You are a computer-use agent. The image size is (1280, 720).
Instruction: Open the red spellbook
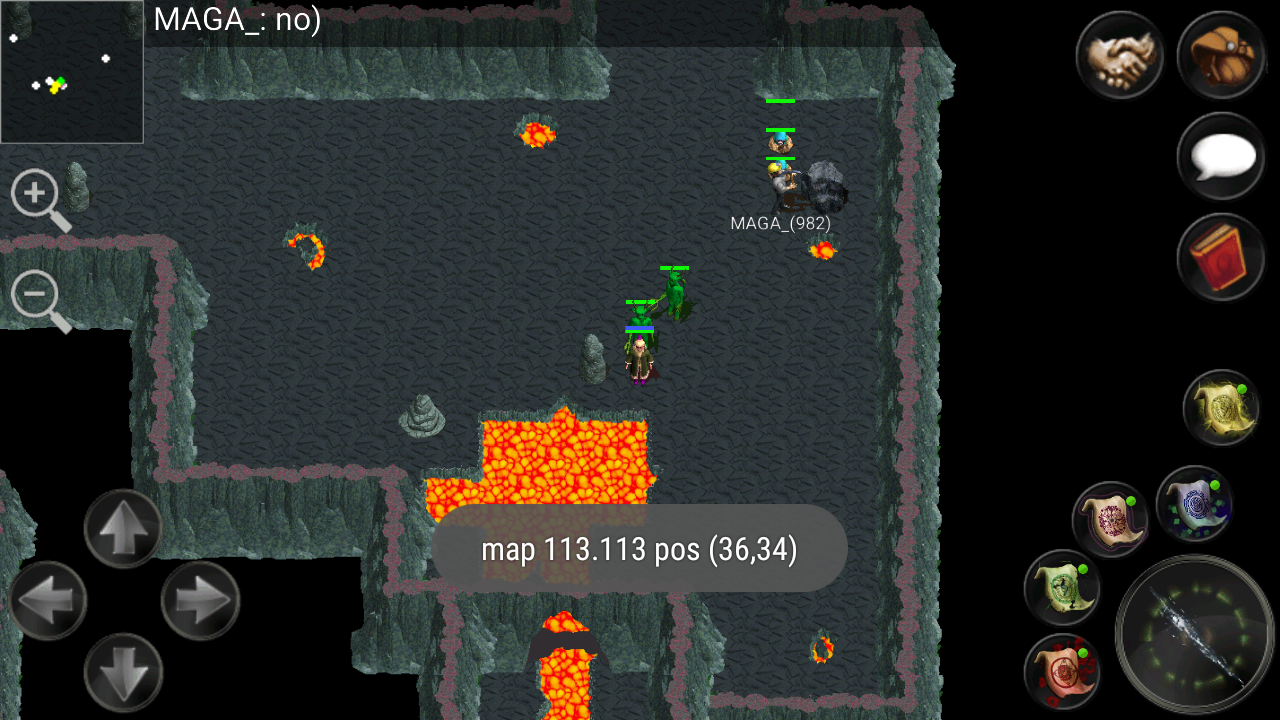pos(1221,257)
